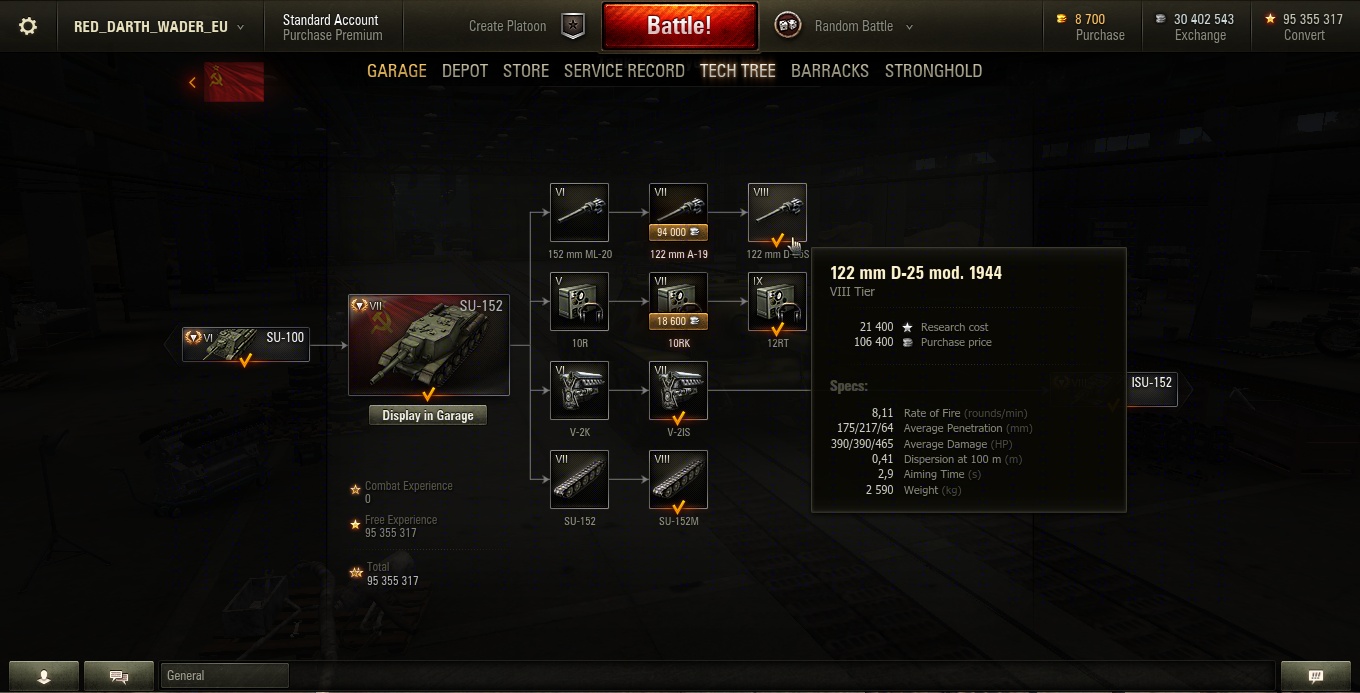Open the settings gear menu
The image size is (1360, 693).
[28, 27]
